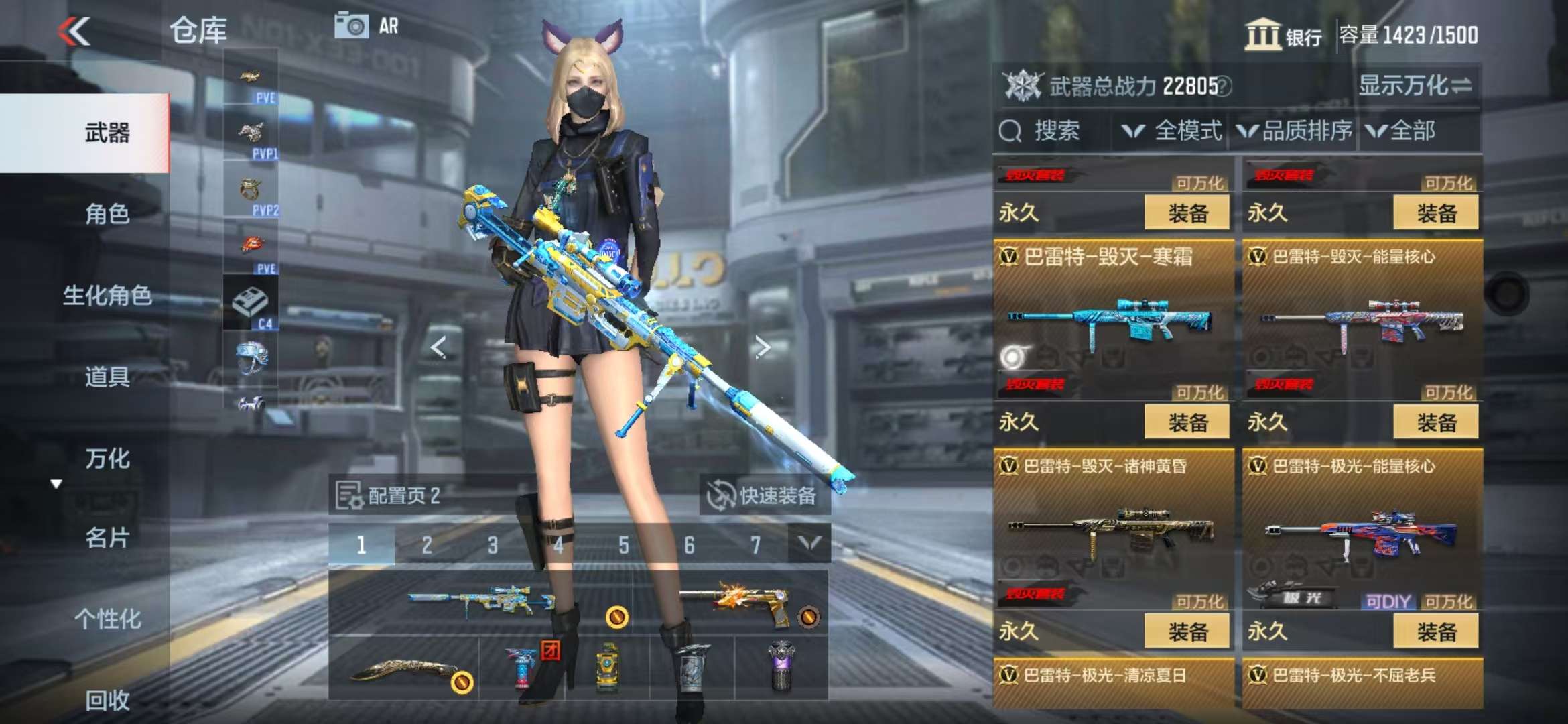Switch to loadout slot 3

coord(493,545)
